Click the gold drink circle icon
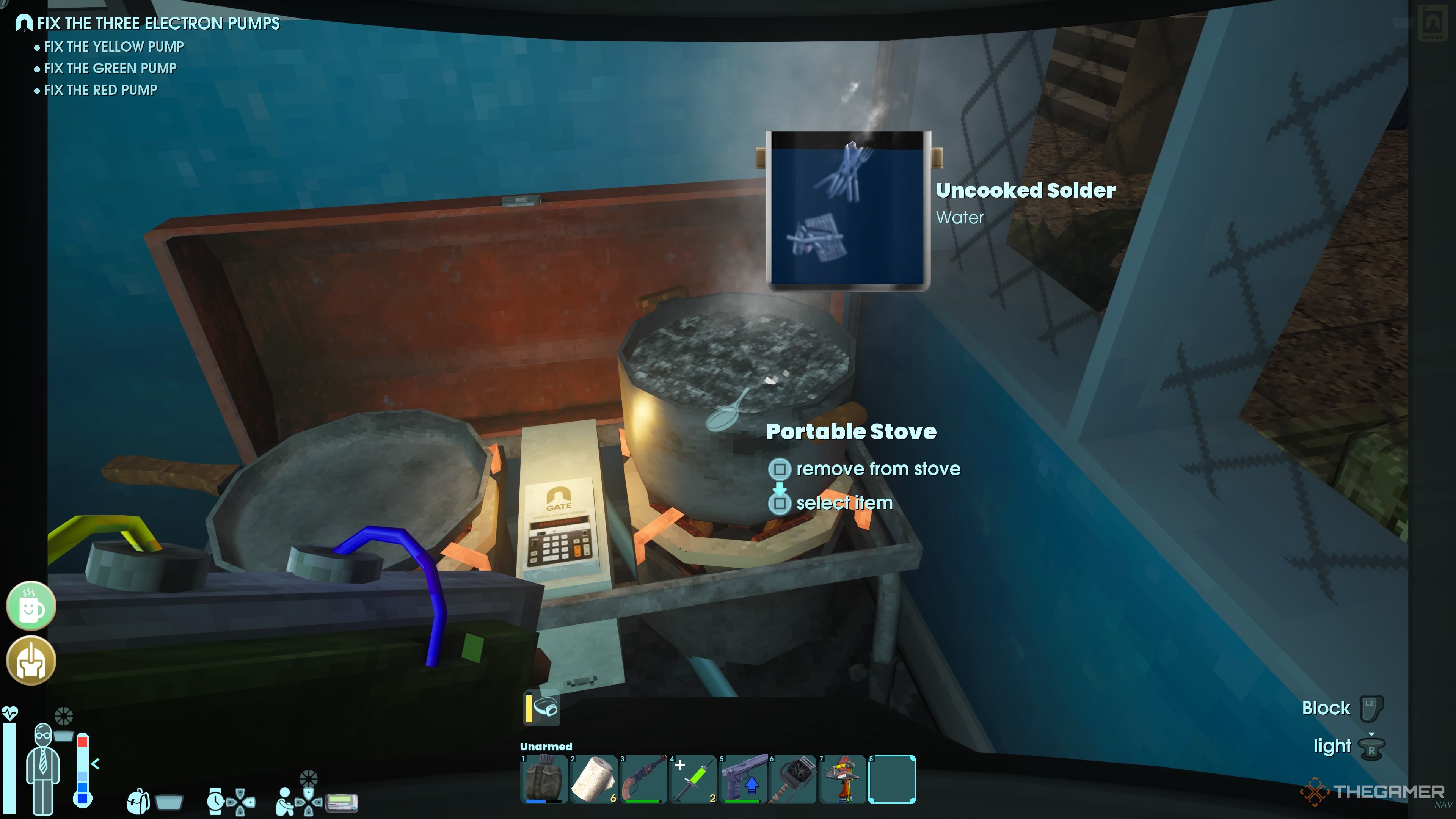The height and width of the screenshot is (819, 1456). tap(31, 660)
